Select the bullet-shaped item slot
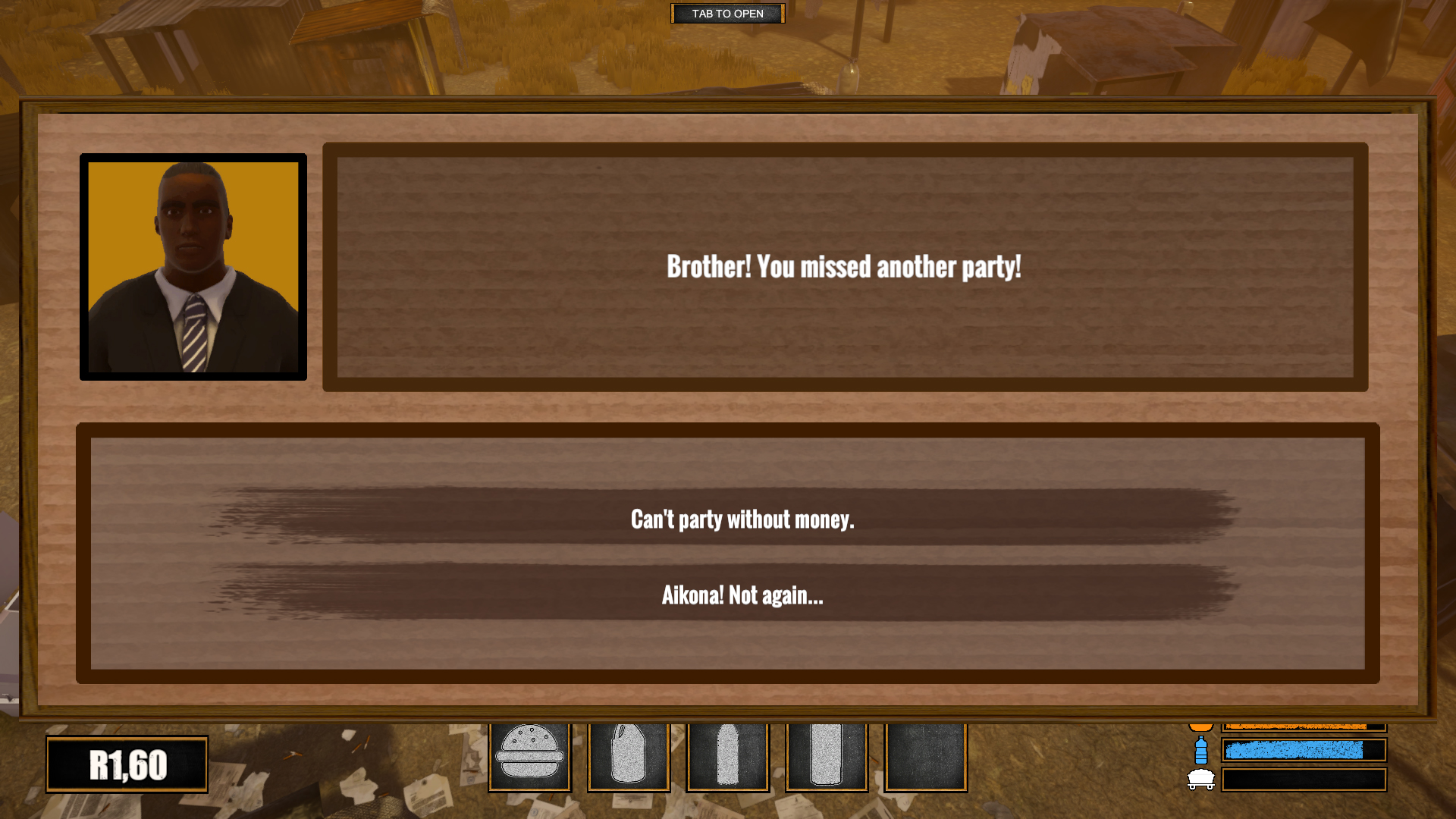The height and width of the screenshot is (819, 1456). tap(726, 757)
